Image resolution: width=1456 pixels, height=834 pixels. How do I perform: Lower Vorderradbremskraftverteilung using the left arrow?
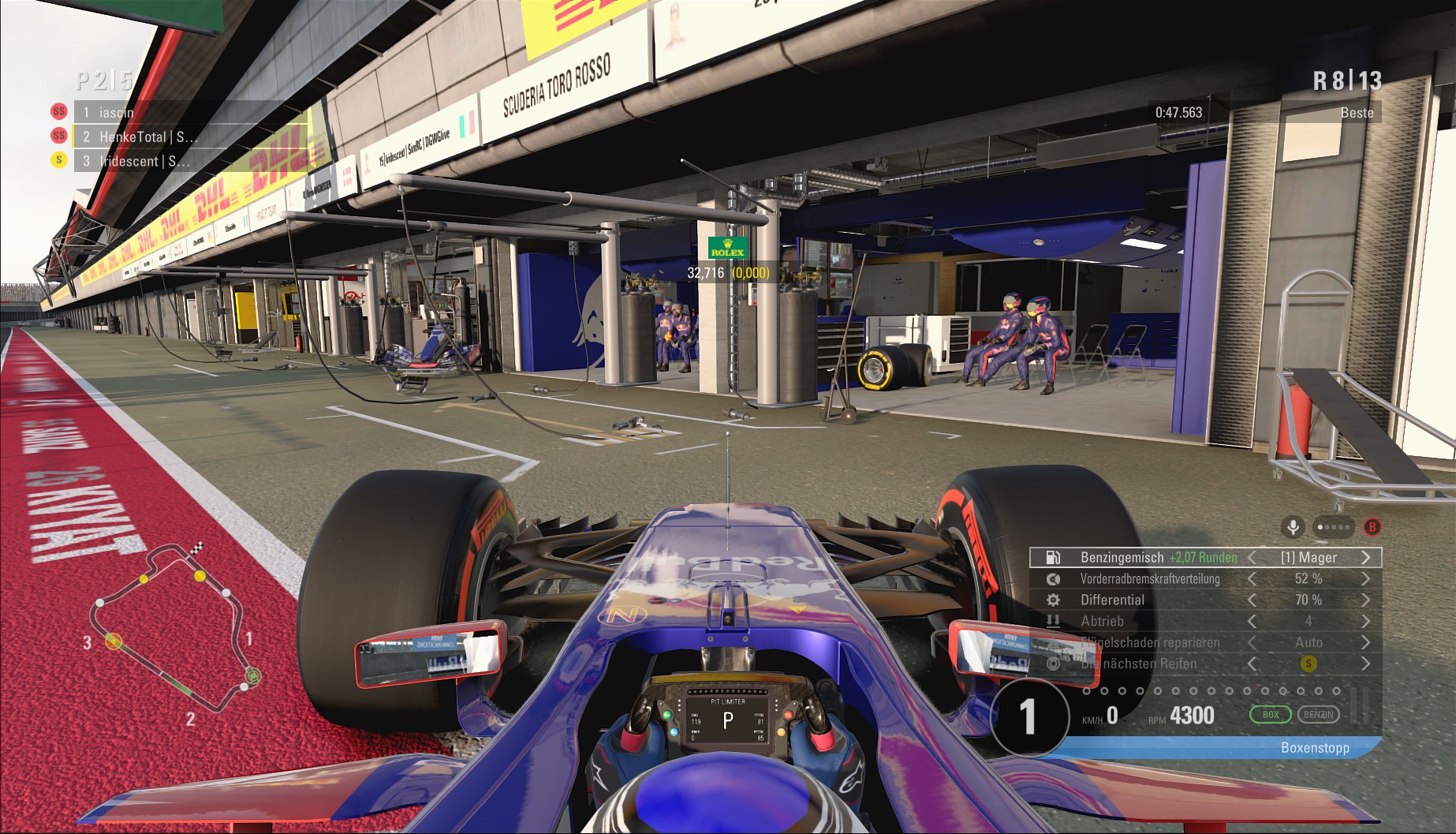(x=1252, y=578)
